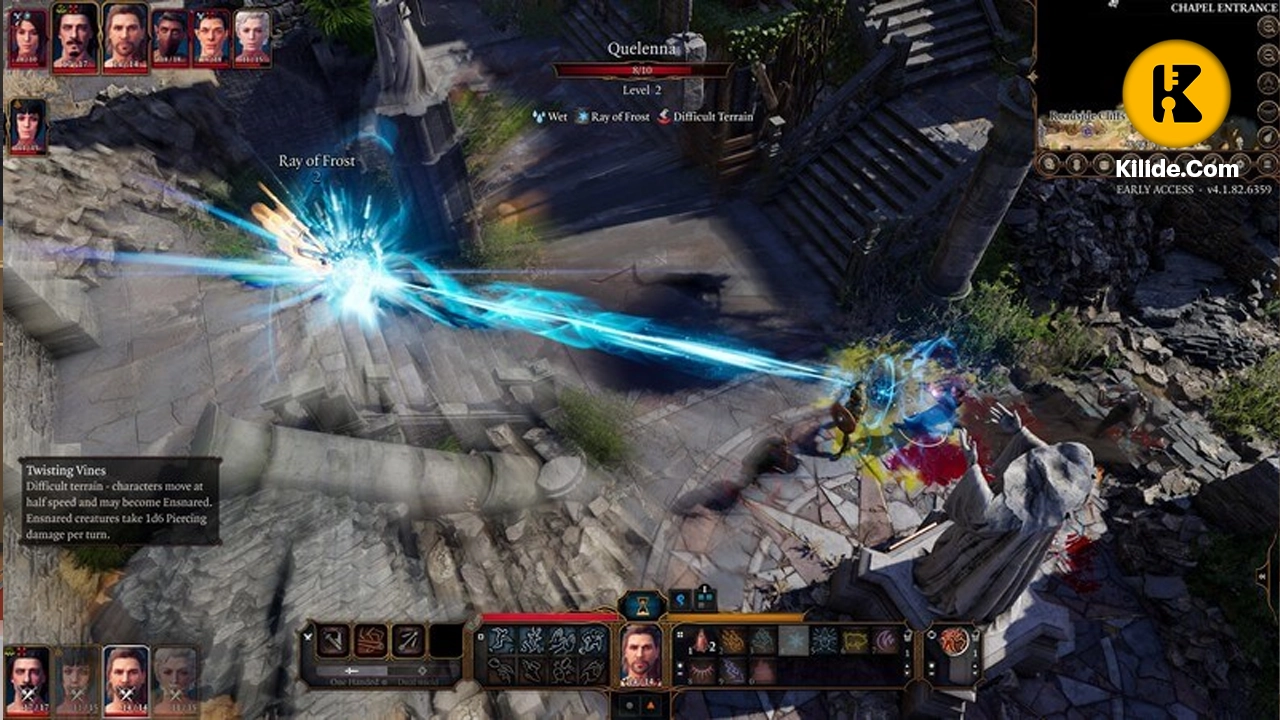Select the Dash action icon in the hotbar
The width and height of the screenshot is (1280, 720).
point(500,638)
